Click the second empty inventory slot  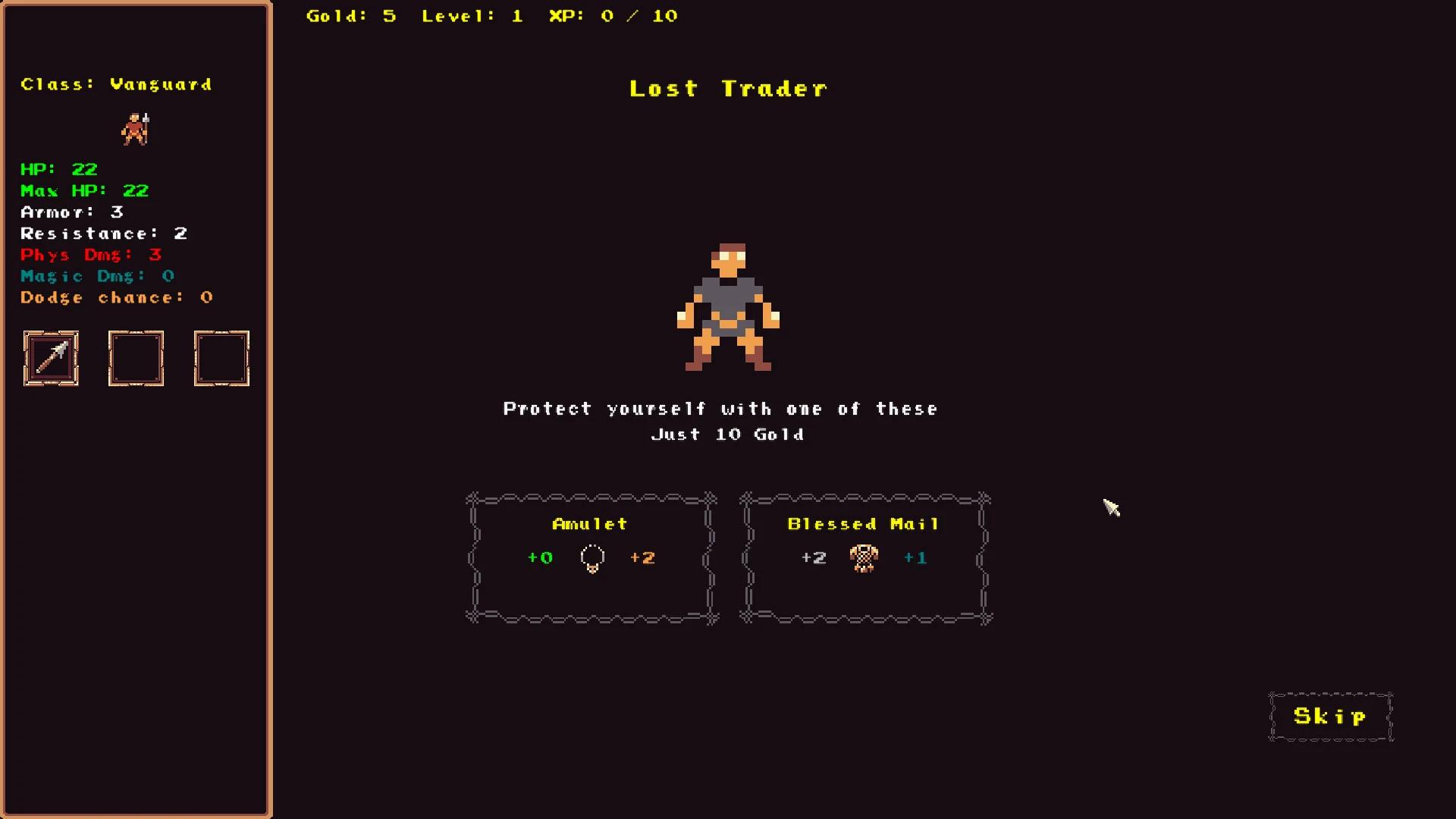tap(136, 358)
